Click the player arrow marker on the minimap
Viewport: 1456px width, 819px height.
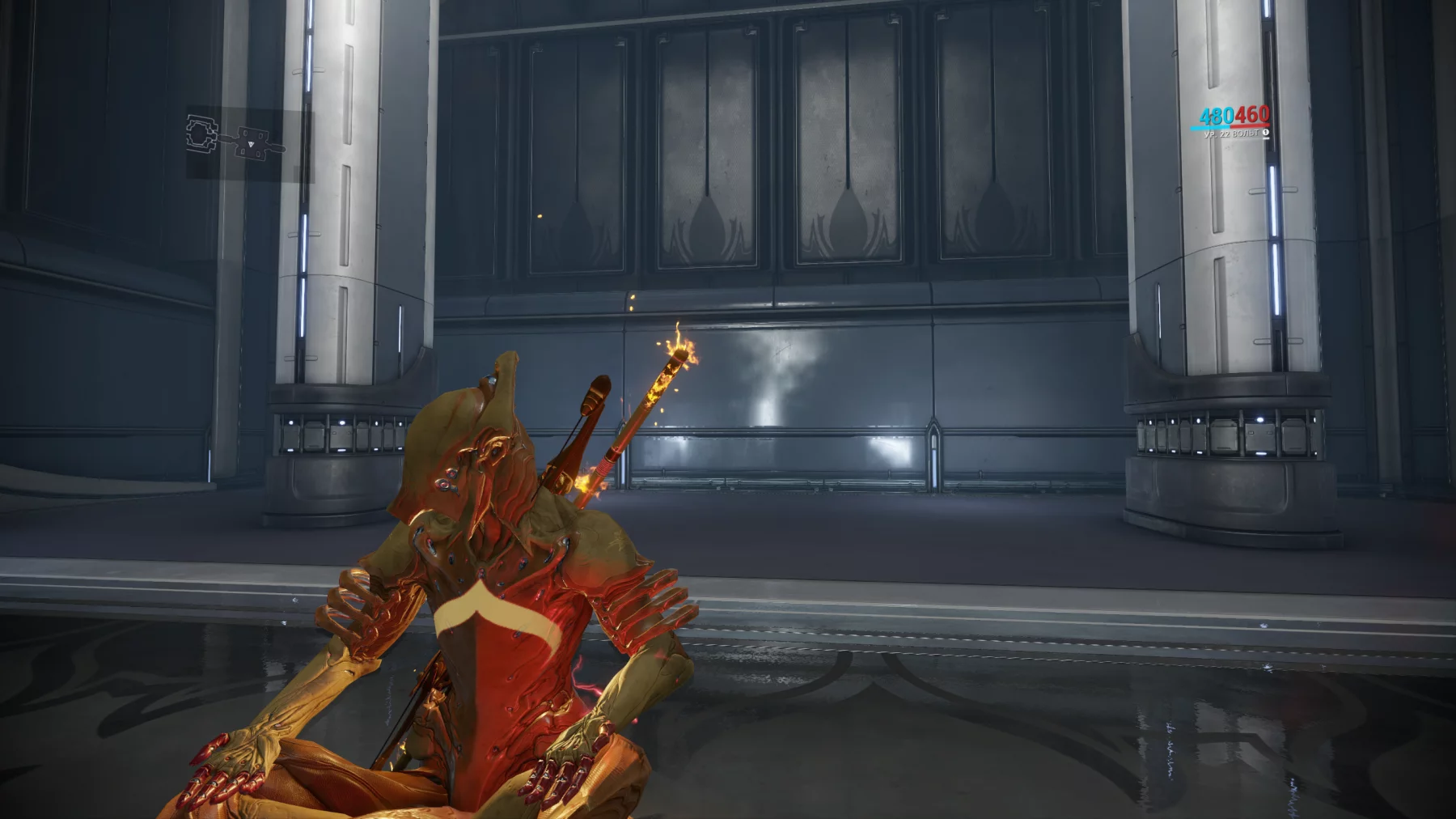(x=252, y=145)
